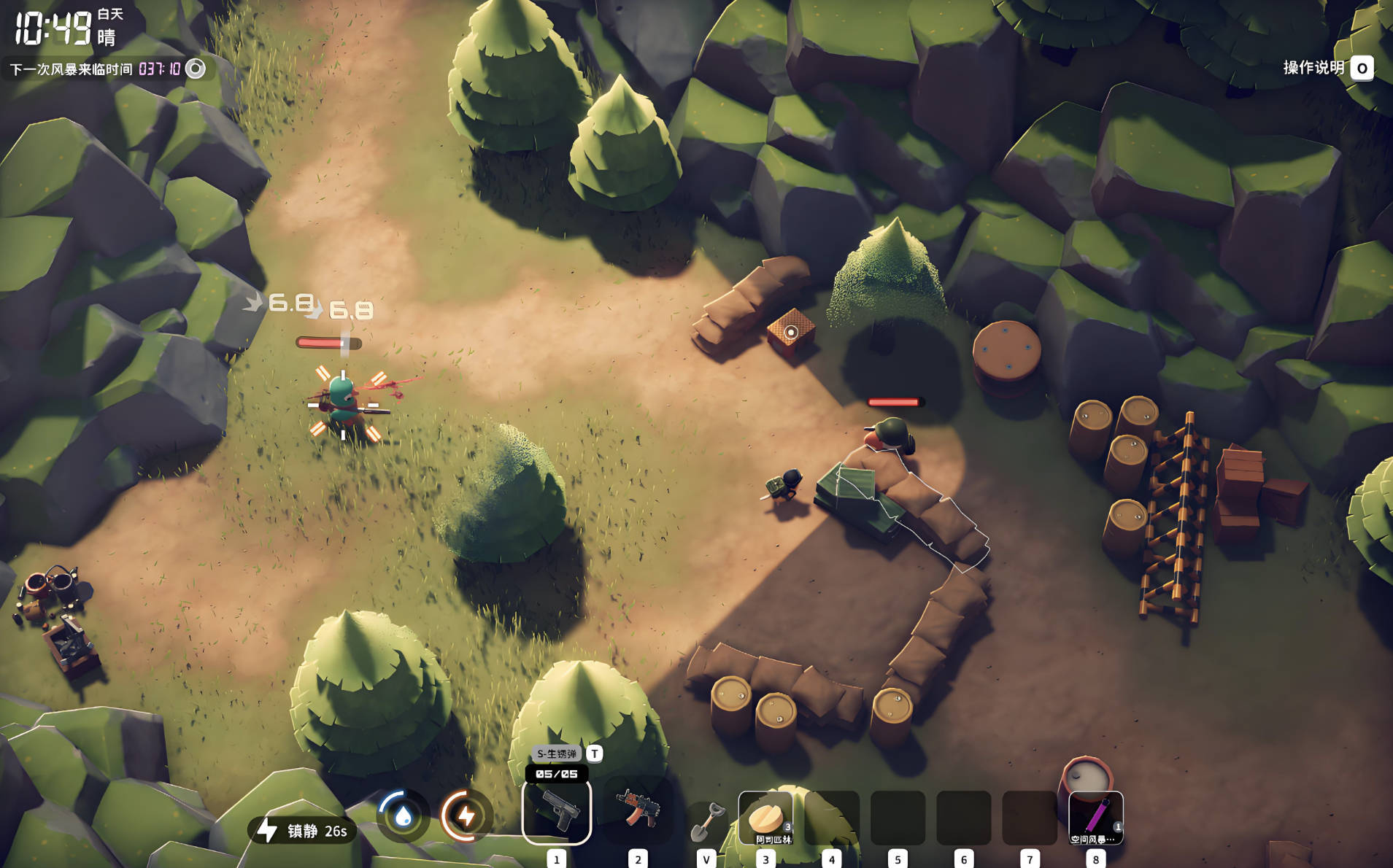Click empty hotbar slot 5
The width and height of the screenshot is (1393, 868).
click(897, 817)
